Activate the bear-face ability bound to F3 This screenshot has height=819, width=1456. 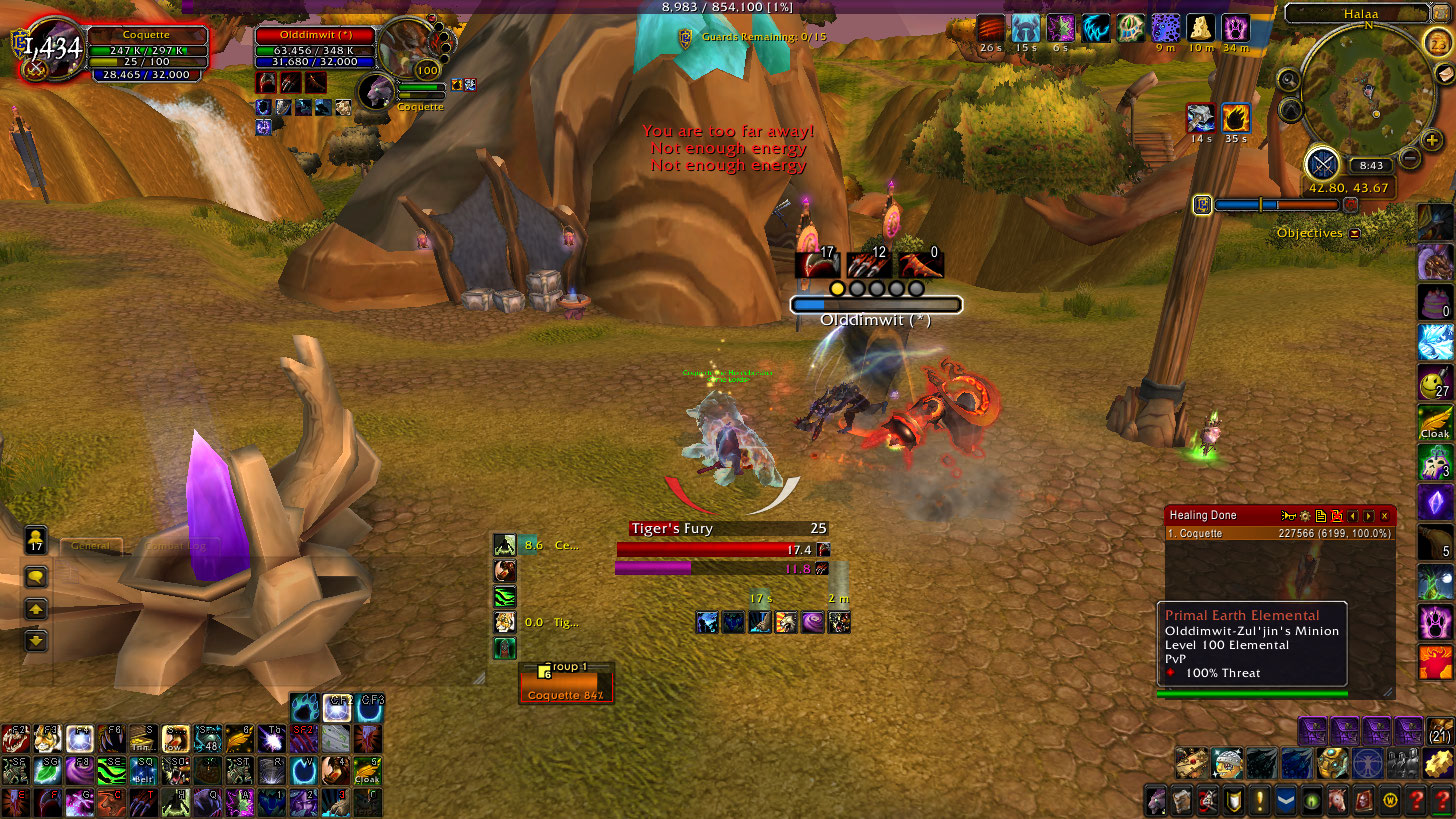[x=47, y=739]
